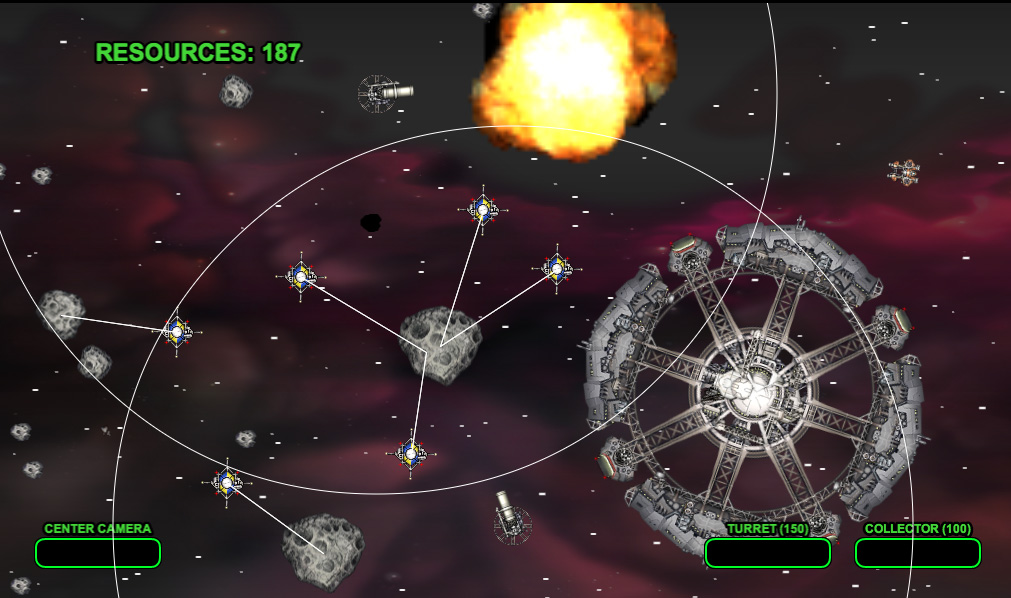This screenshot has height=598, width=1011.
Task: Click the Center Camera button
Action: coord(98,552)
